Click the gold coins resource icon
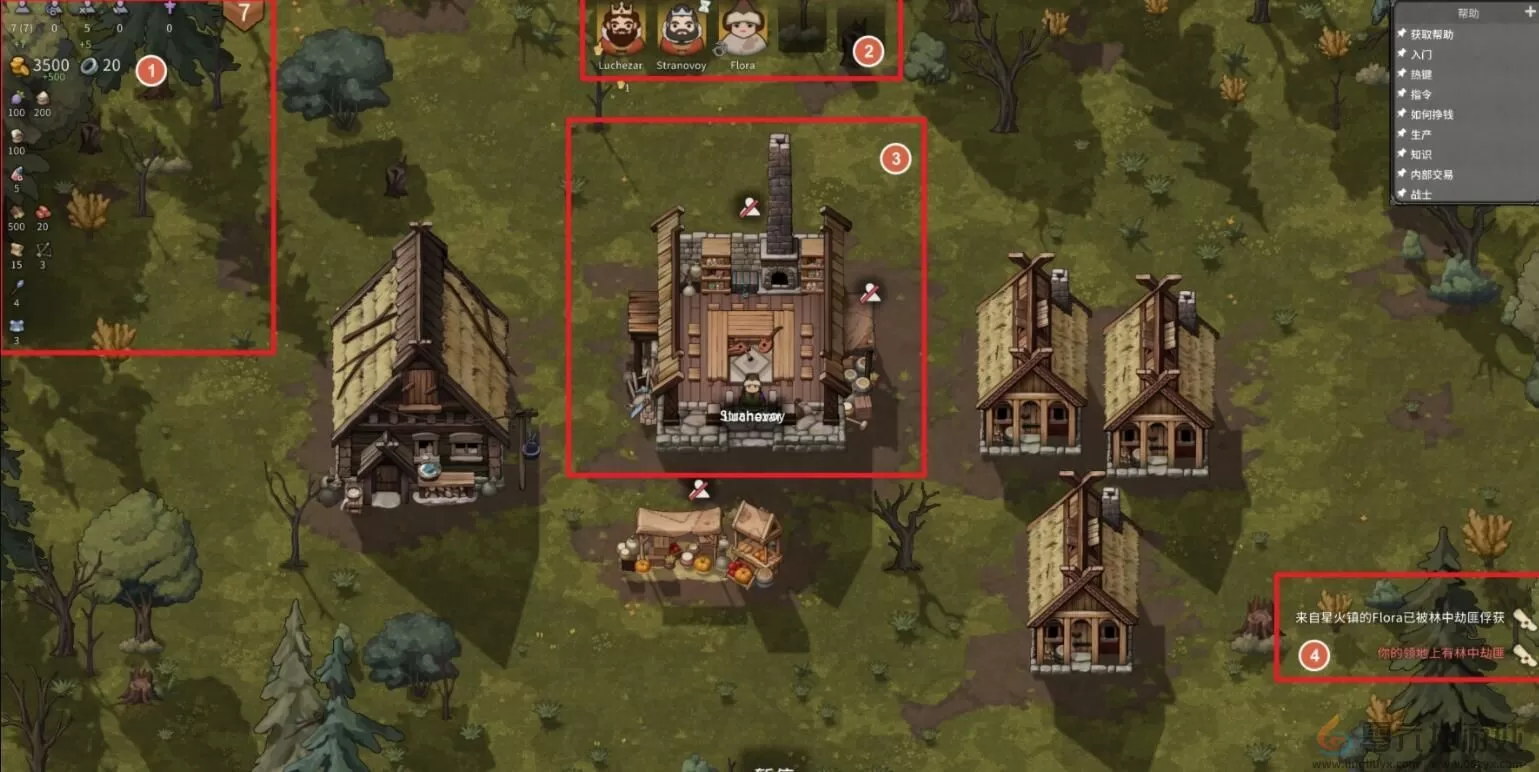This screenshot has width=1539, height=772. tap(19, 66)
